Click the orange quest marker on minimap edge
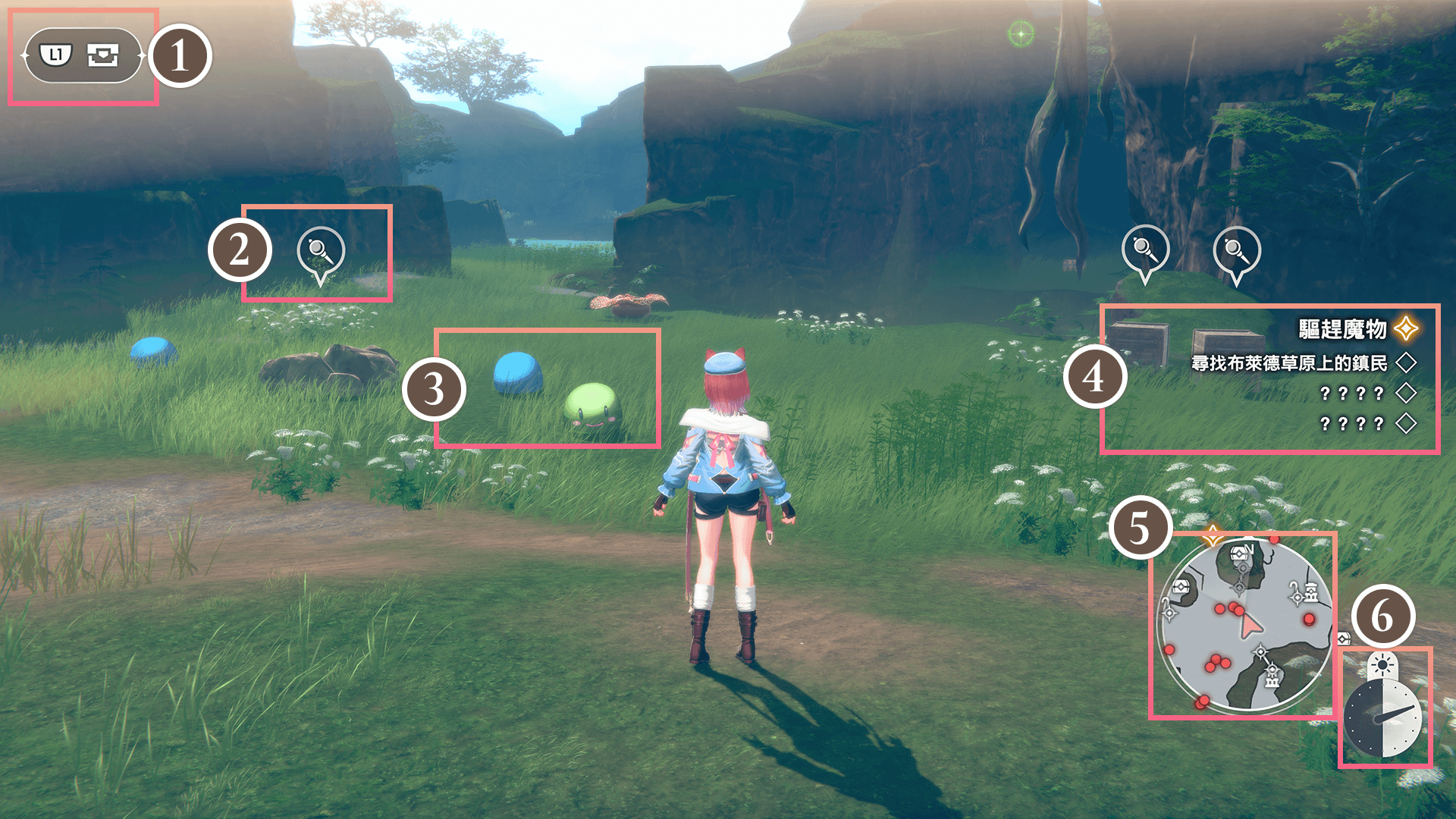 pyautogui.click(x=1213, y=535)
